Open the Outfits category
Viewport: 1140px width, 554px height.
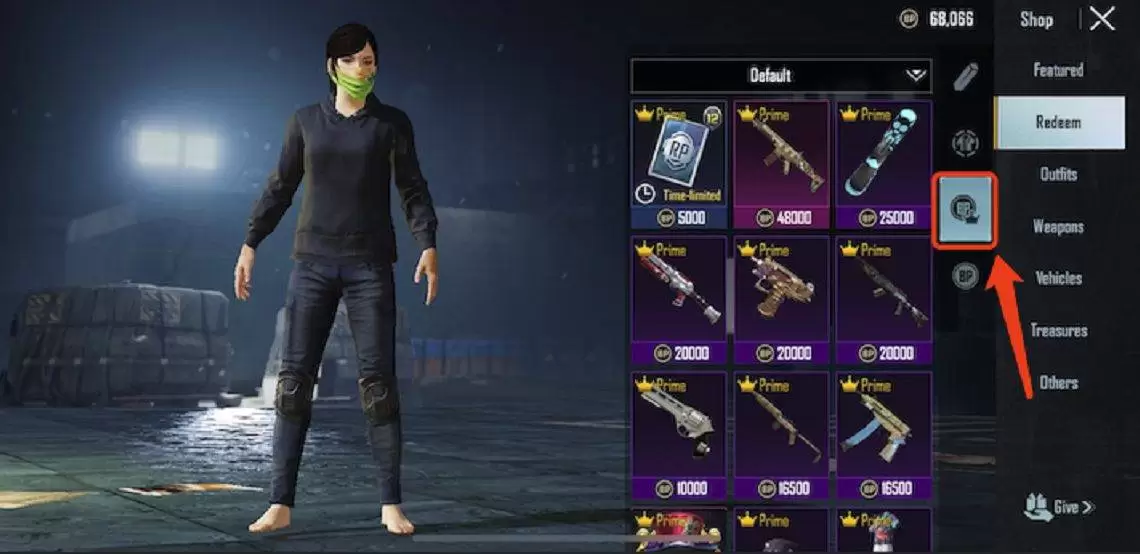(x=1058, y=174)
